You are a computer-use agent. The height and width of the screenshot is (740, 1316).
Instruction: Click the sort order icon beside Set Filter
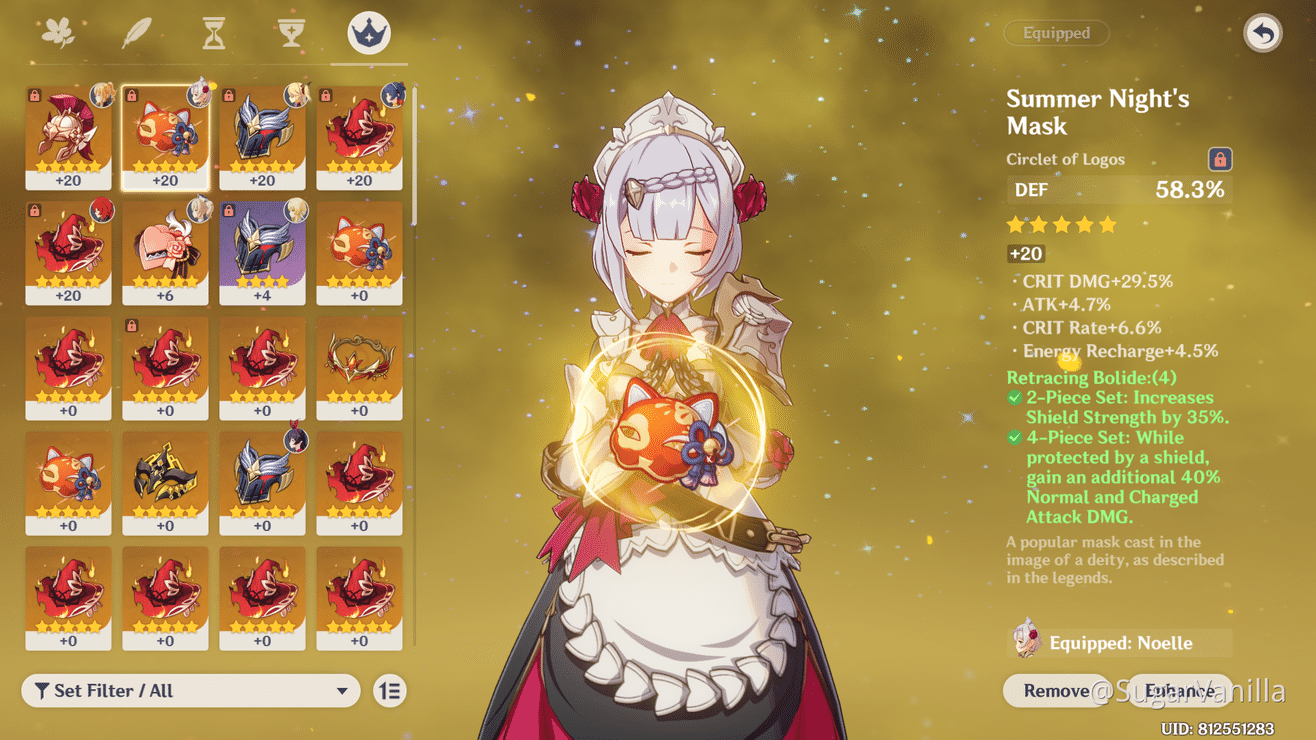click(390, 690)
